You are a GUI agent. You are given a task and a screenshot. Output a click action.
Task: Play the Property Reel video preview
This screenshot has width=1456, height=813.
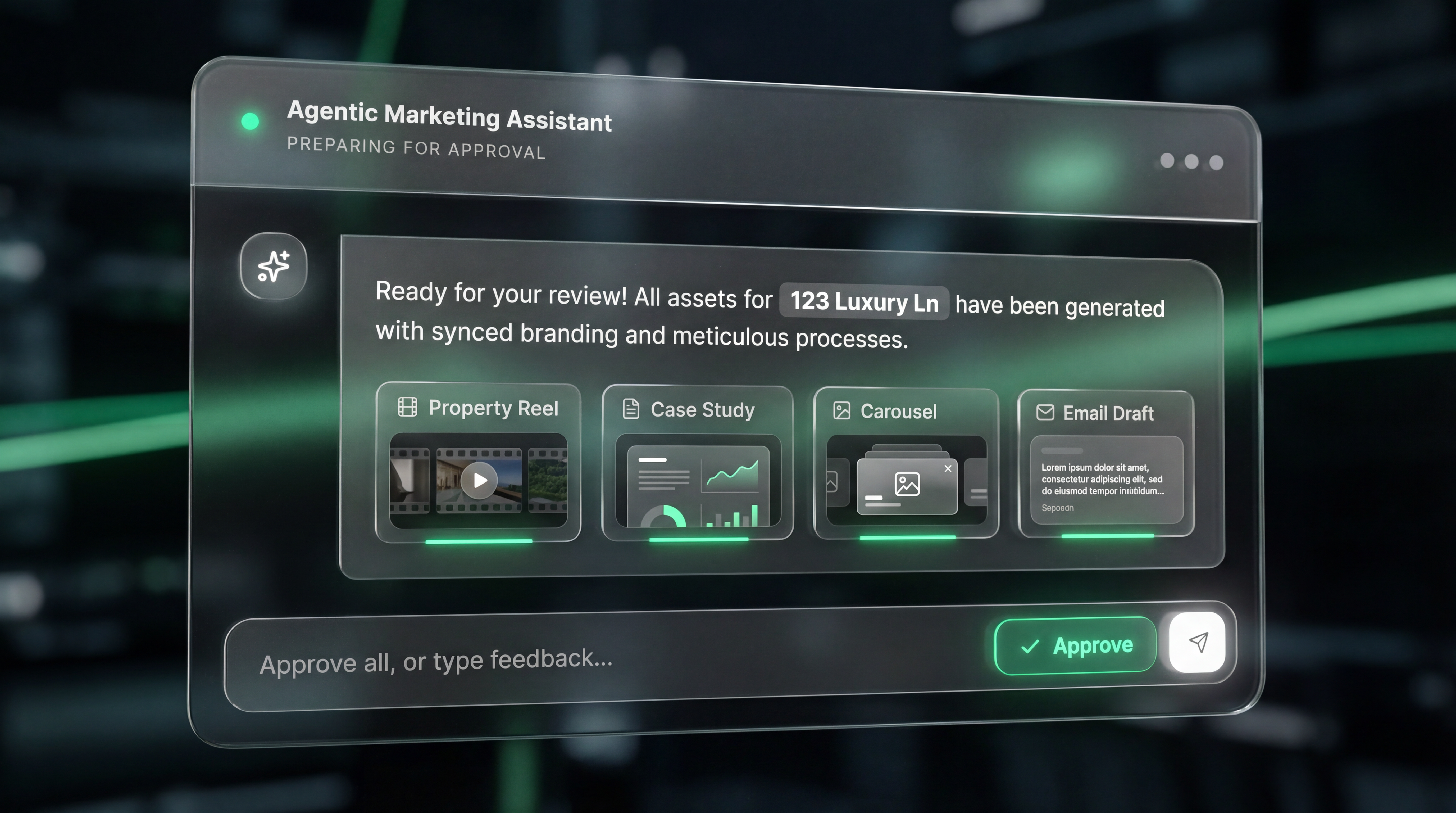(x=479, y=481)
